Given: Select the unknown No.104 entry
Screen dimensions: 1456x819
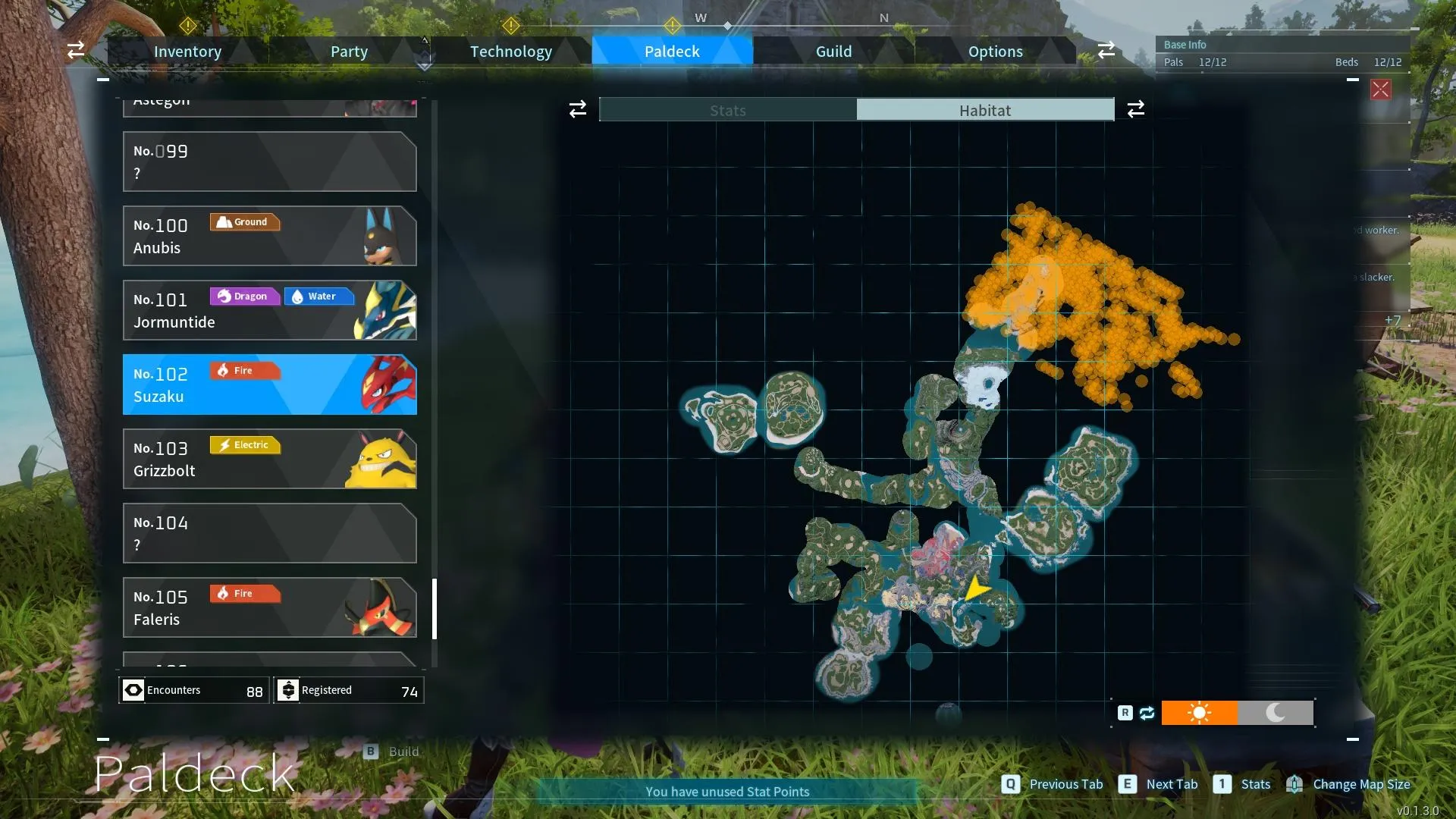Looking at the screenshot, I should [269, 533].
